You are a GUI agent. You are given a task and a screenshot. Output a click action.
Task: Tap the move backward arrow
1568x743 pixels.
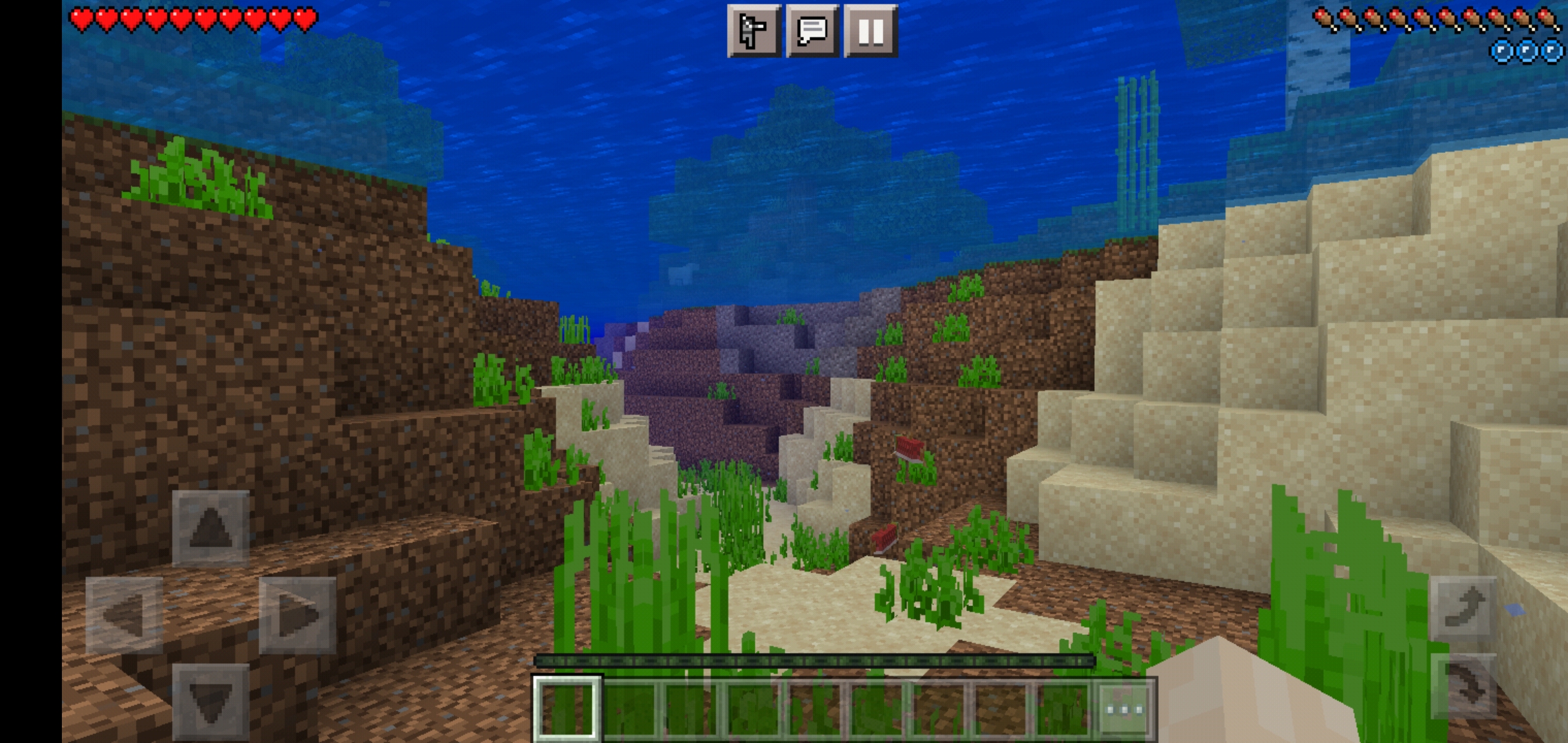(x=210, y=702)
